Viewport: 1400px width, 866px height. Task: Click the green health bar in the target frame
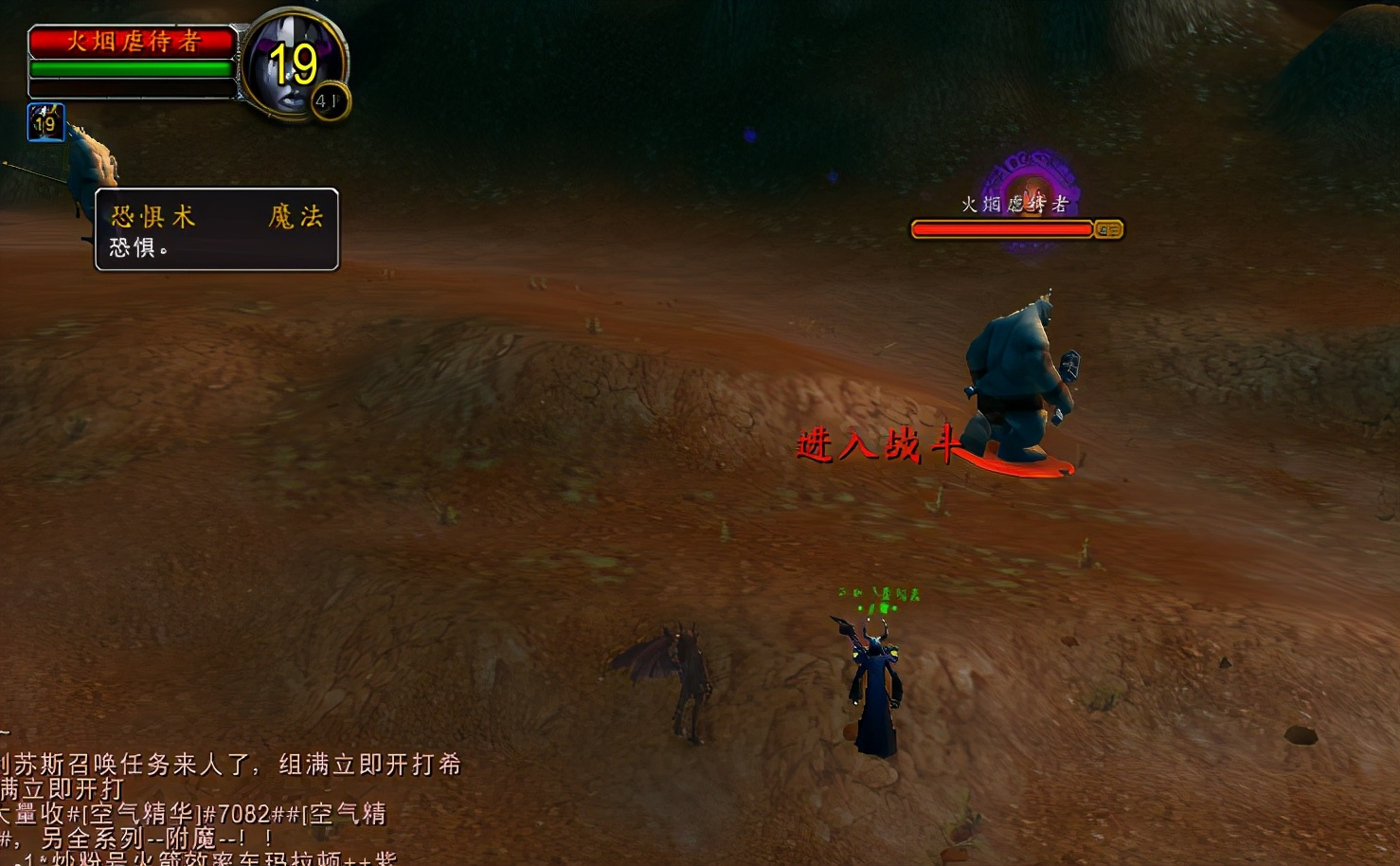click(x=133, y=67)
